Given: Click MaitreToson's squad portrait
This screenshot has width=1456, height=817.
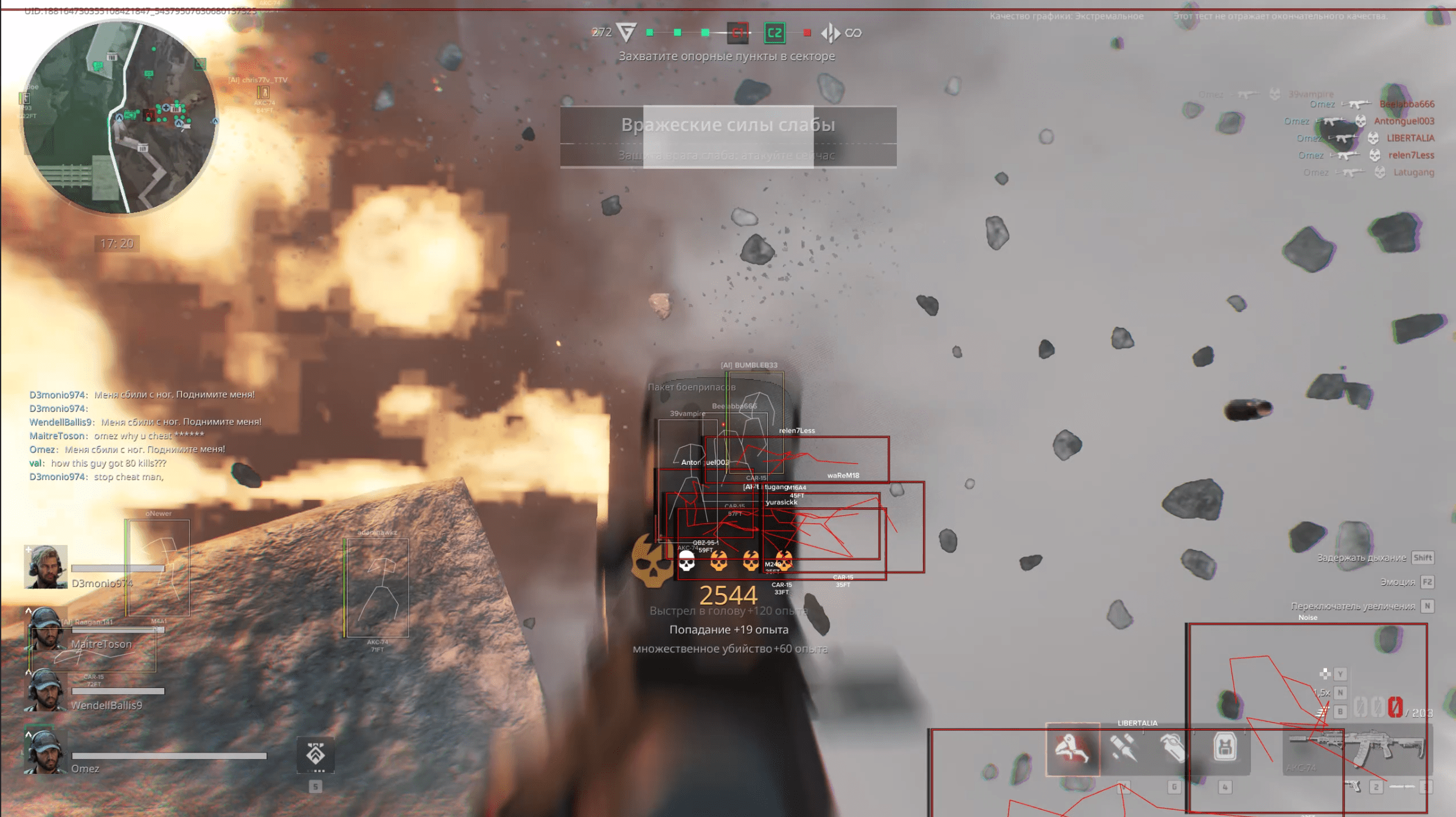Looking at the screenshot, I should coord(46,629).
